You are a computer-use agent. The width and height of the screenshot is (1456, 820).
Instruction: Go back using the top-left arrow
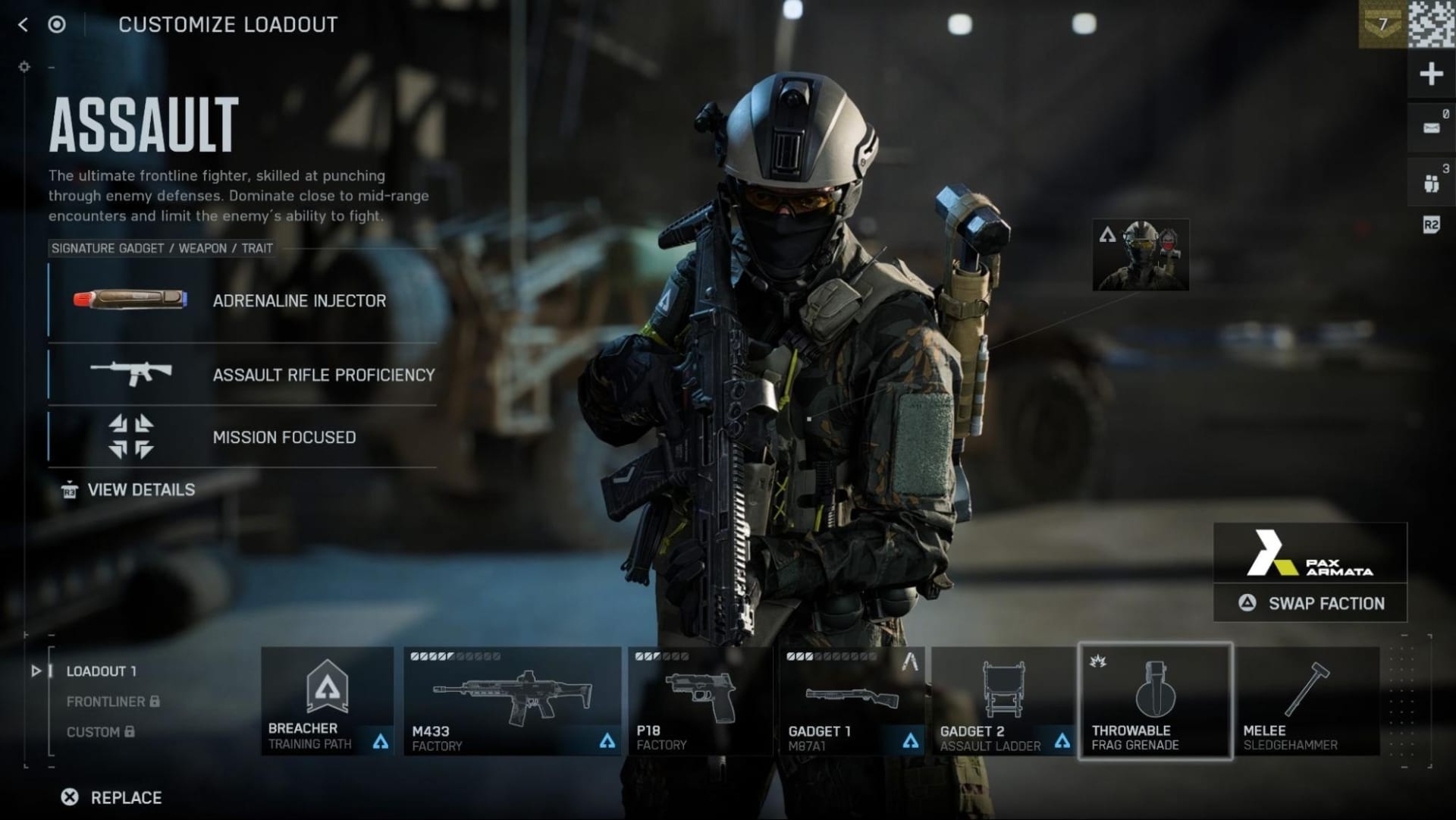(x=23, y=25)
